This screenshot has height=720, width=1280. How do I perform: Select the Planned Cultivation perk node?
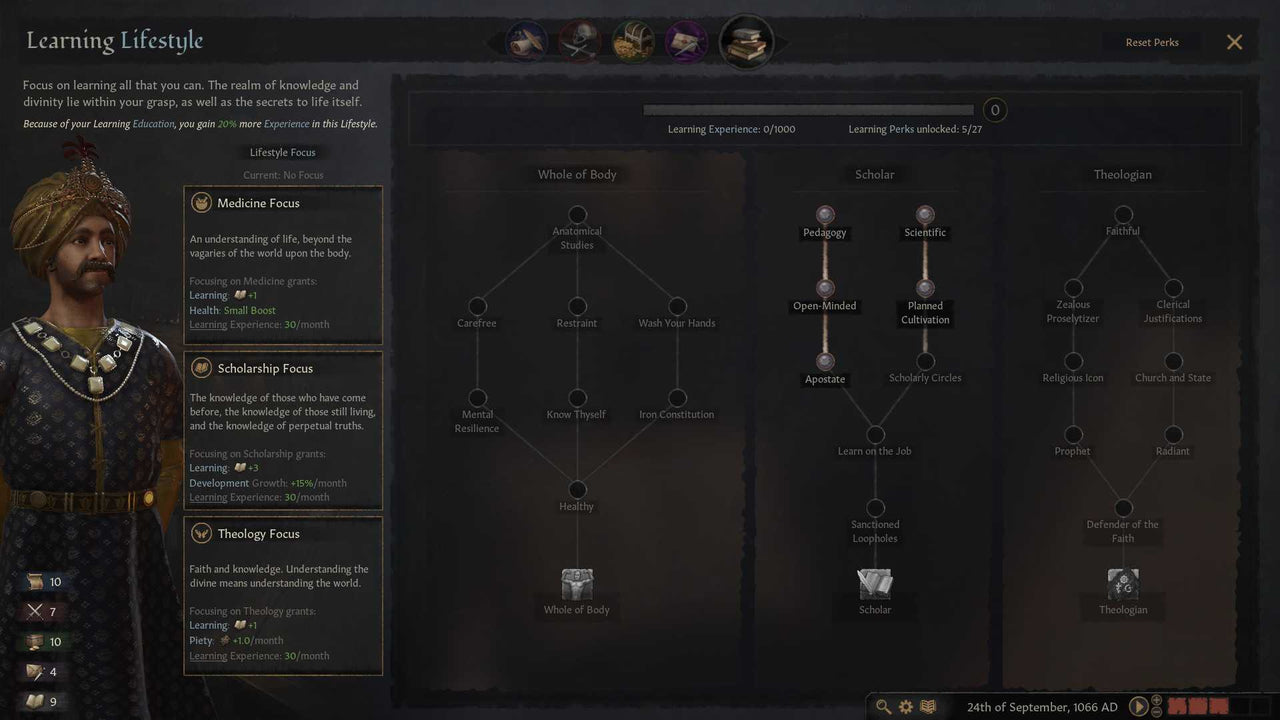tap(924, 287)
